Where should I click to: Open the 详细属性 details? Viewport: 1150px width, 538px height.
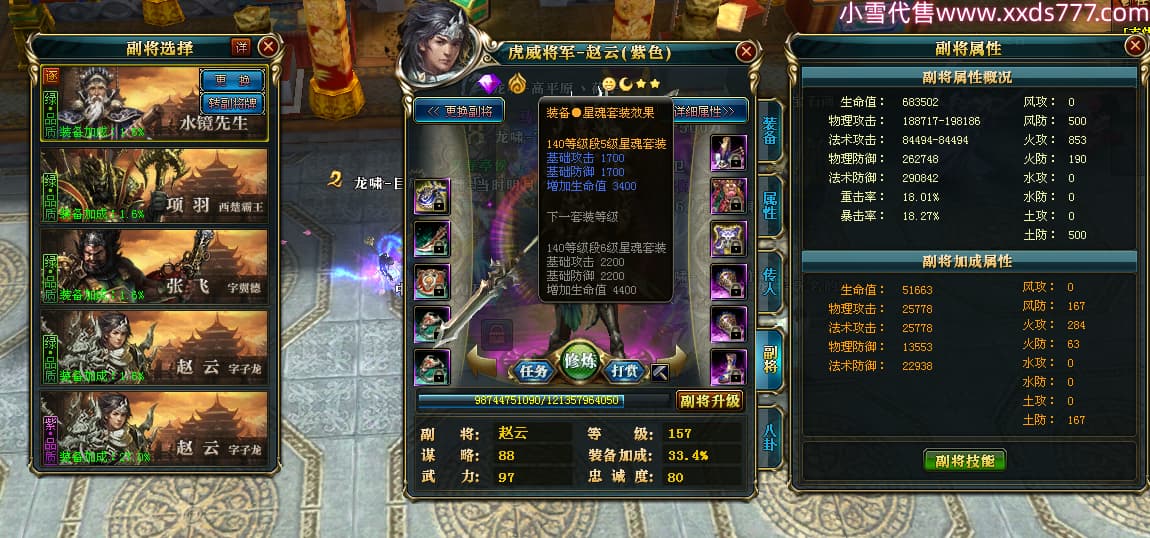pyautogui.click(x=710, y=111)
